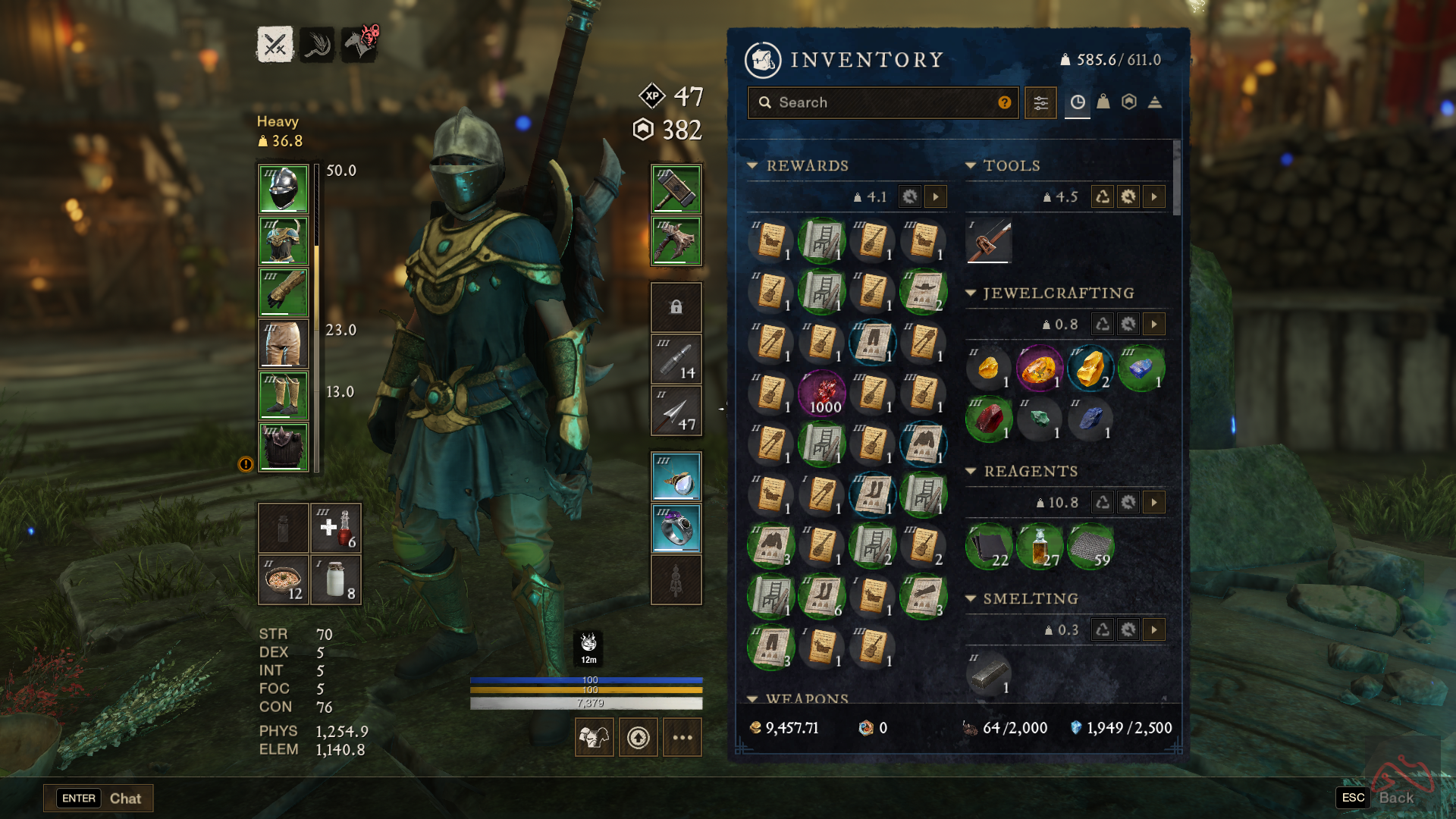This screenshot has width=1456, height=819.
Task: Sort inventory by weight icon
Action: point(1103,102)
